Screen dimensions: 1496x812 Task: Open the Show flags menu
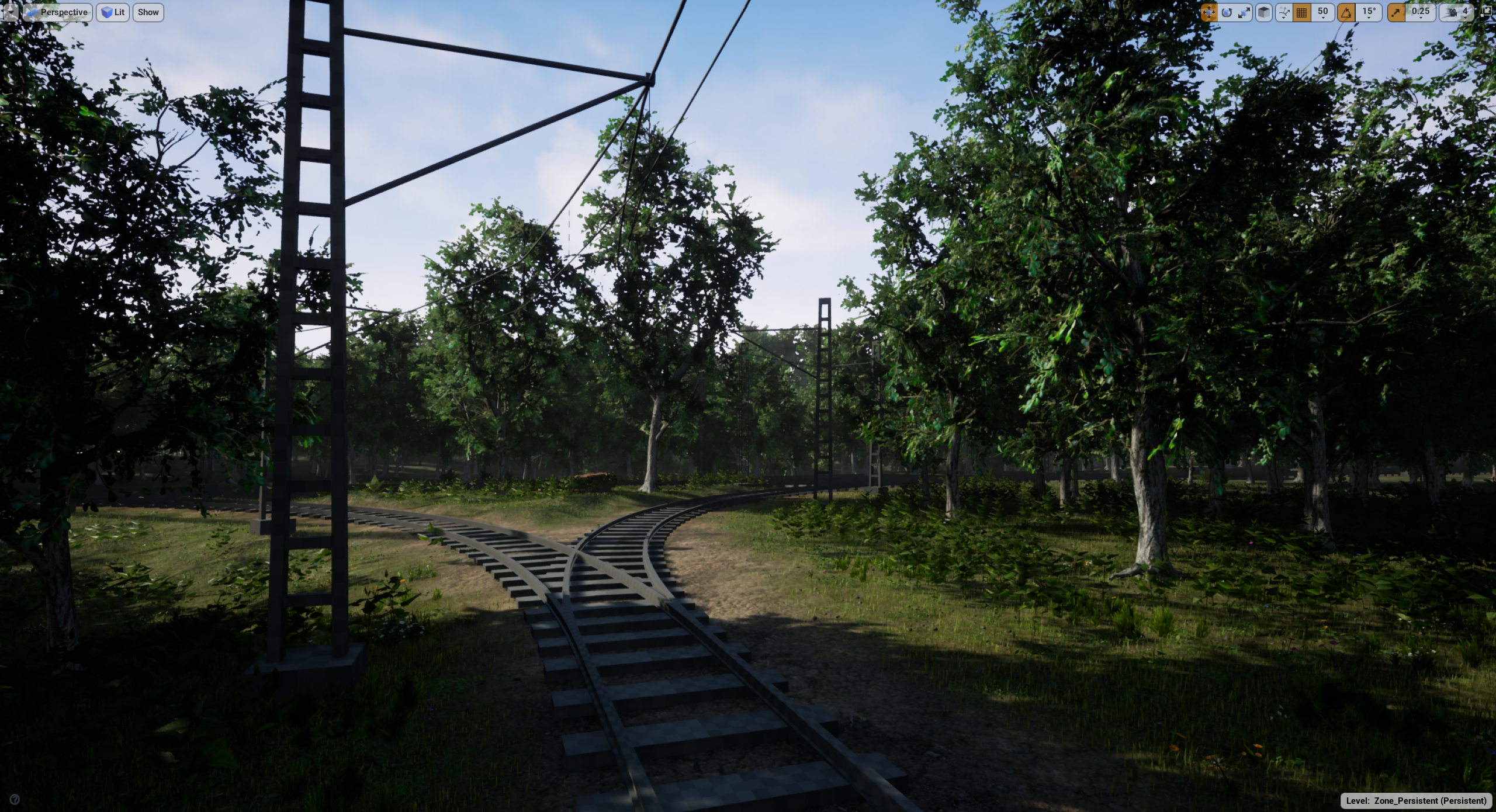pos(148,12)
